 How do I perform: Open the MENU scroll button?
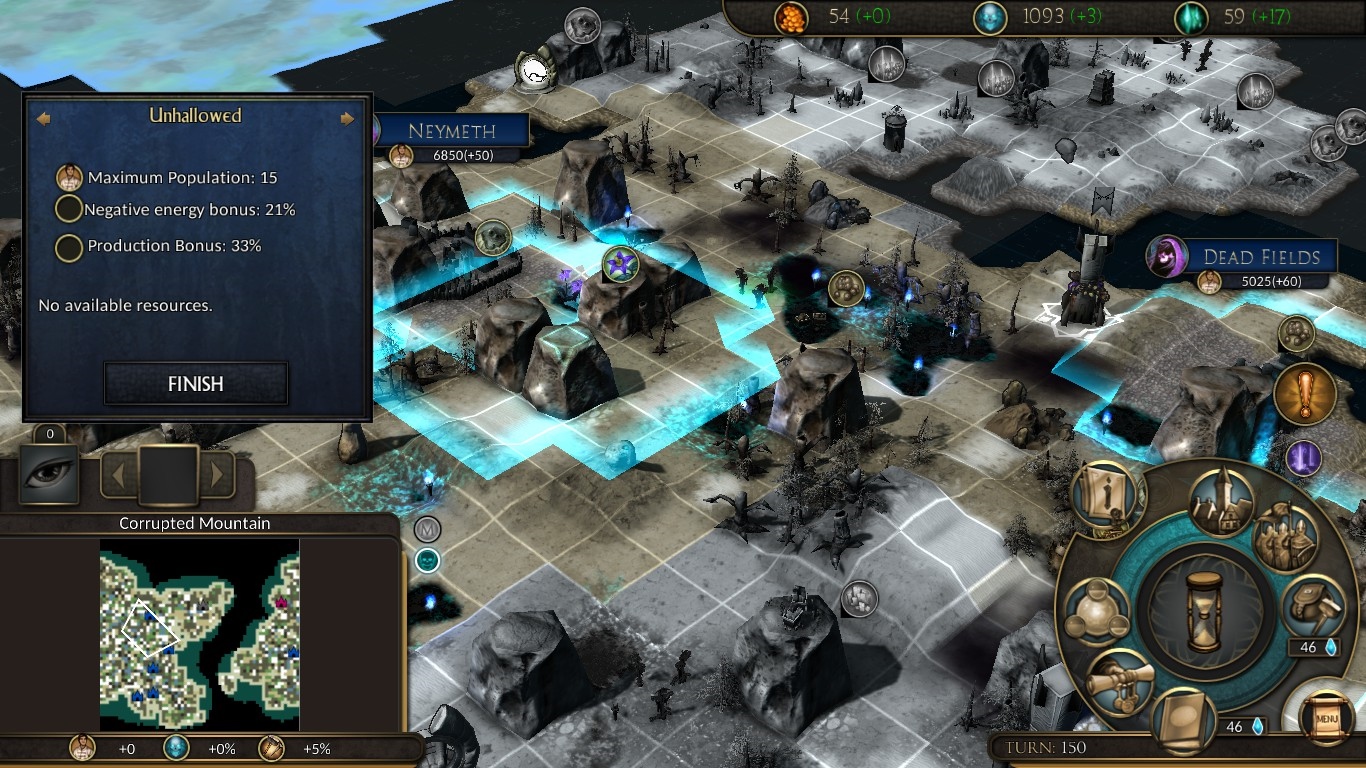[1328, 717]
